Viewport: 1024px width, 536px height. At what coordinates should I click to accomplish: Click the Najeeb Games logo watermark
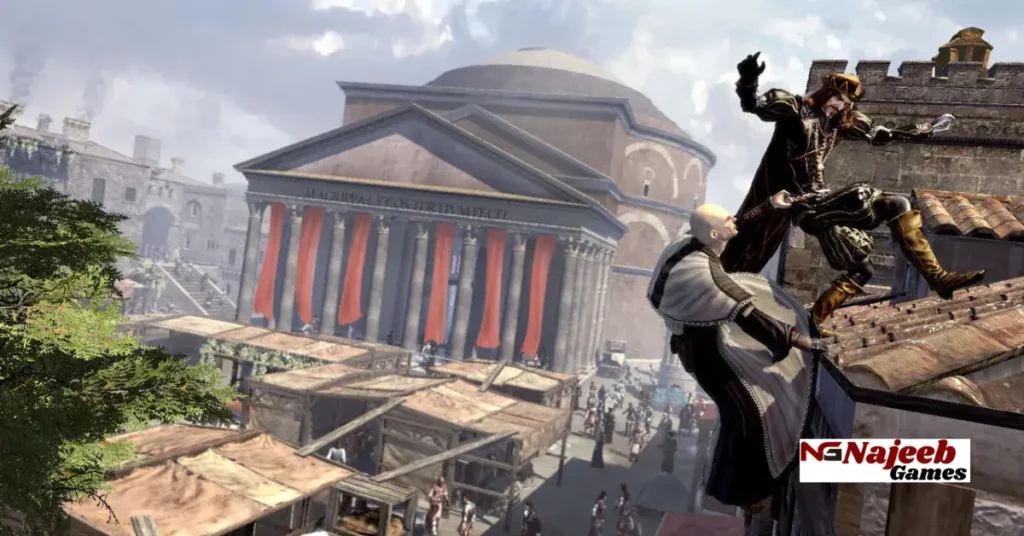pyautogui.click(x=884, y=460)
